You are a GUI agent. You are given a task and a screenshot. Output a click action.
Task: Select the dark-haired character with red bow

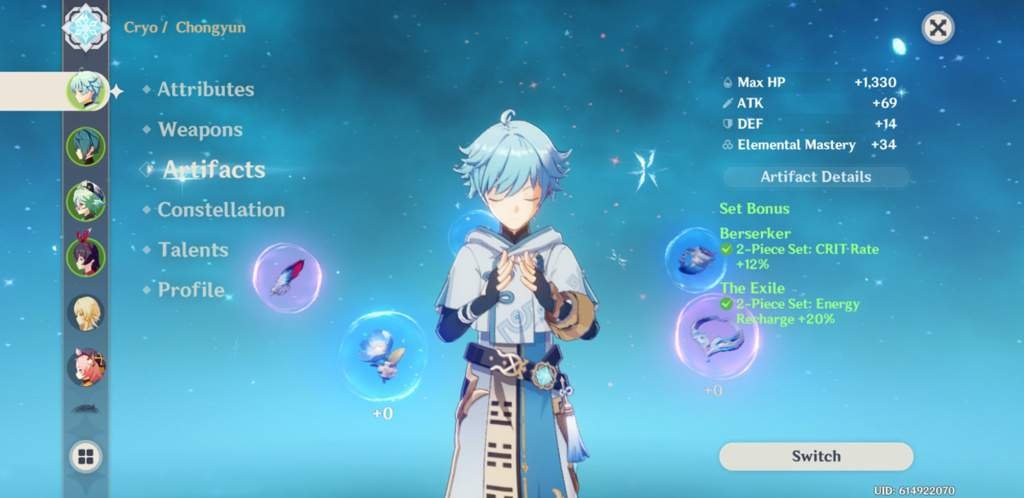(85, 257)
